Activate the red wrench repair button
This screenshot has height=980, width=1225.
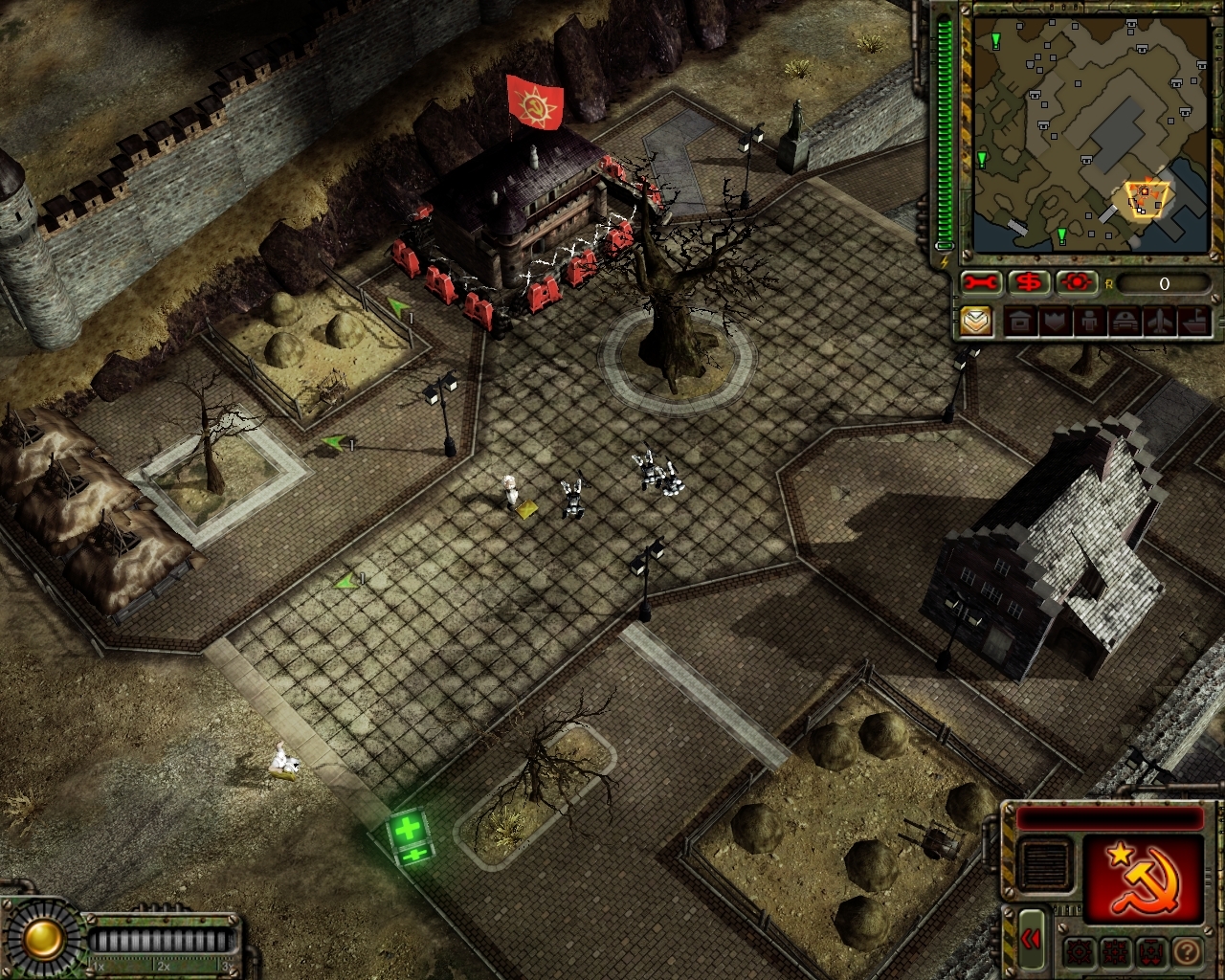click(981, 283)
